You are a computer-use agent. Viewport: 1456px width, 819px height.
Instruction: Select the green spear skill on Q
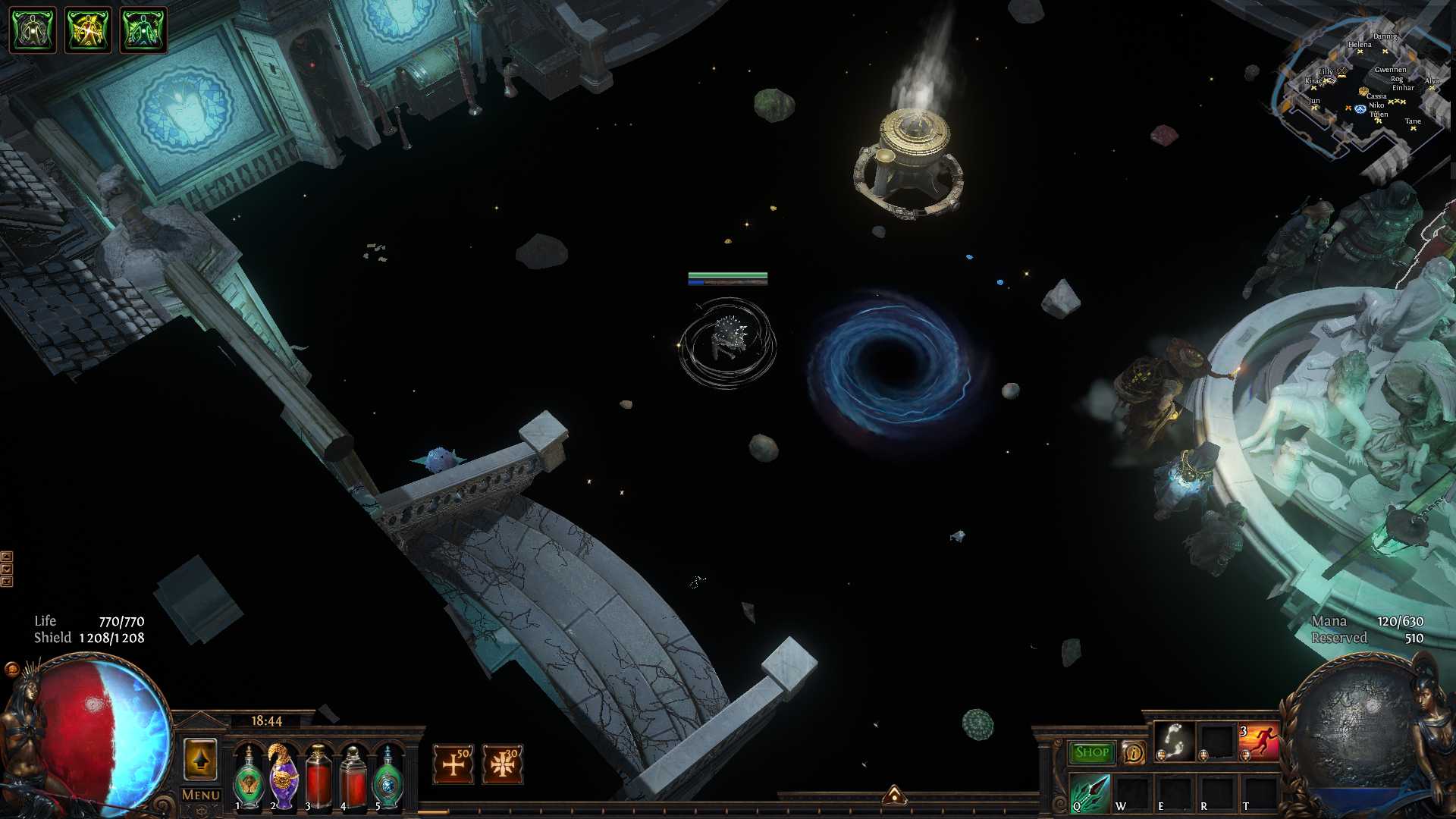click(x=1090, y=793)
